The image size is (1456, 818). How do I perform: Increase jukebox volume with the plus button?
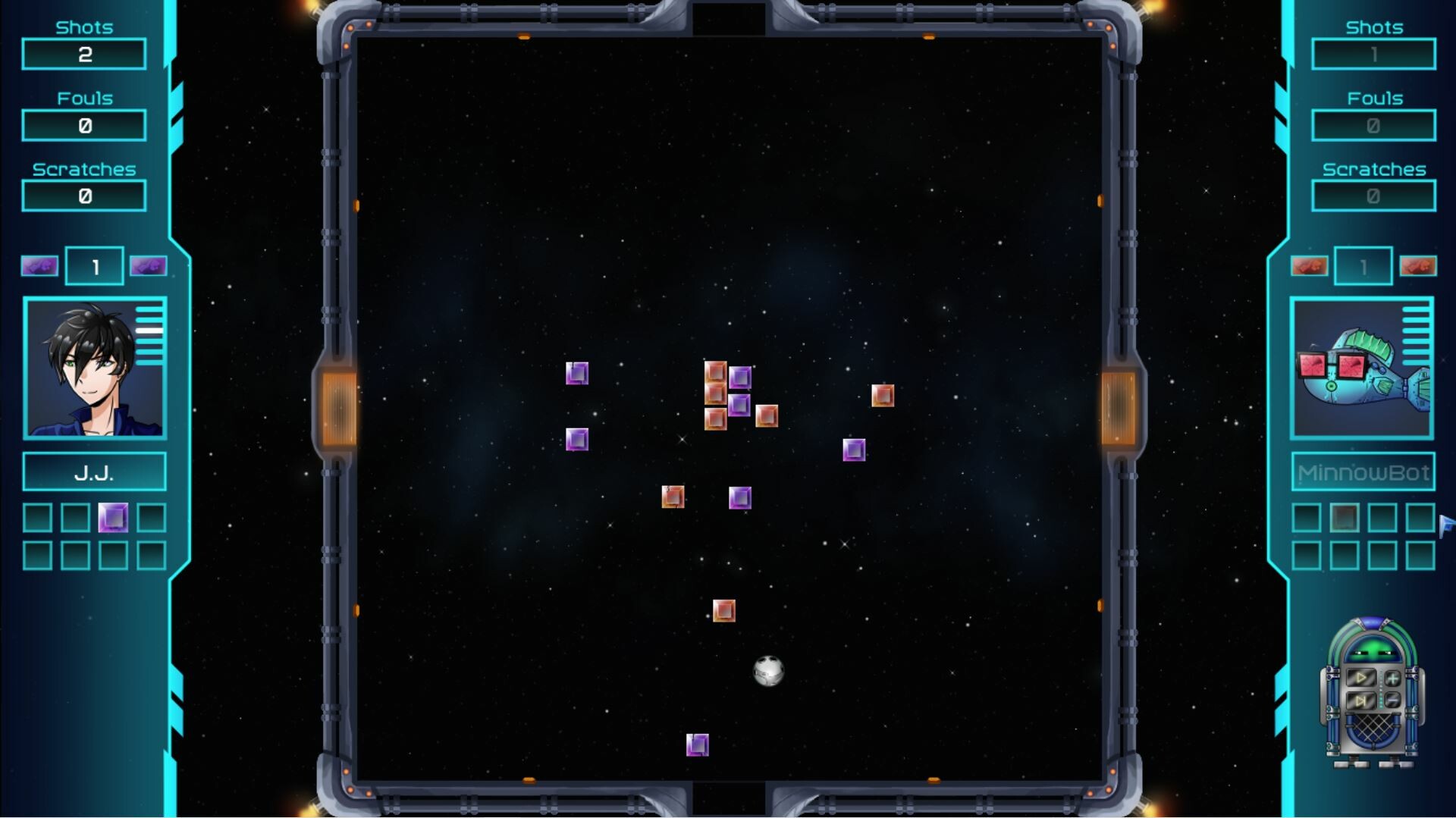pyautogui.click(x=1393, y=679)
